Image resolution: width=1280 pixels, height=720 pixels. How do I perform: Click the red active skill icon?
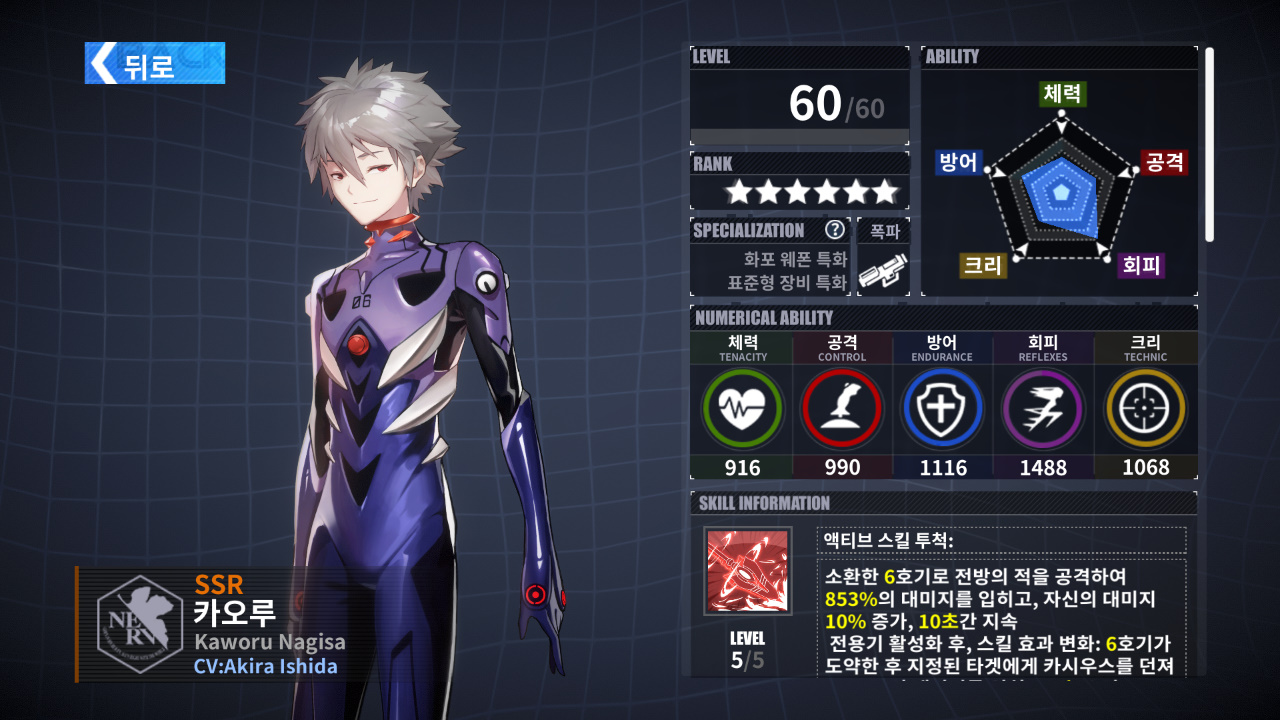[x=747, y=572]
